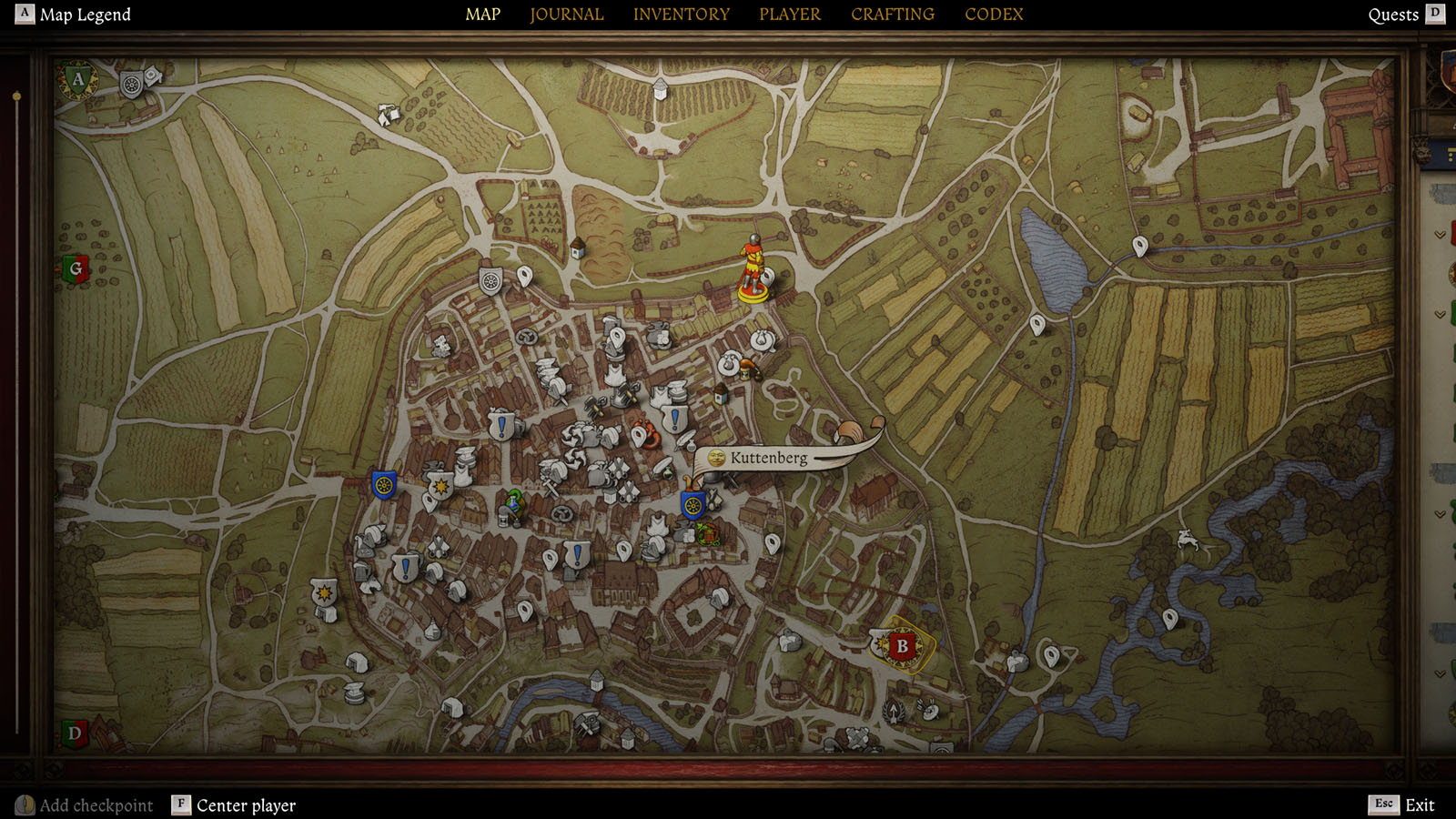
Task: Click the Kuttenberg name banner scroll
Action: (769, 459)
